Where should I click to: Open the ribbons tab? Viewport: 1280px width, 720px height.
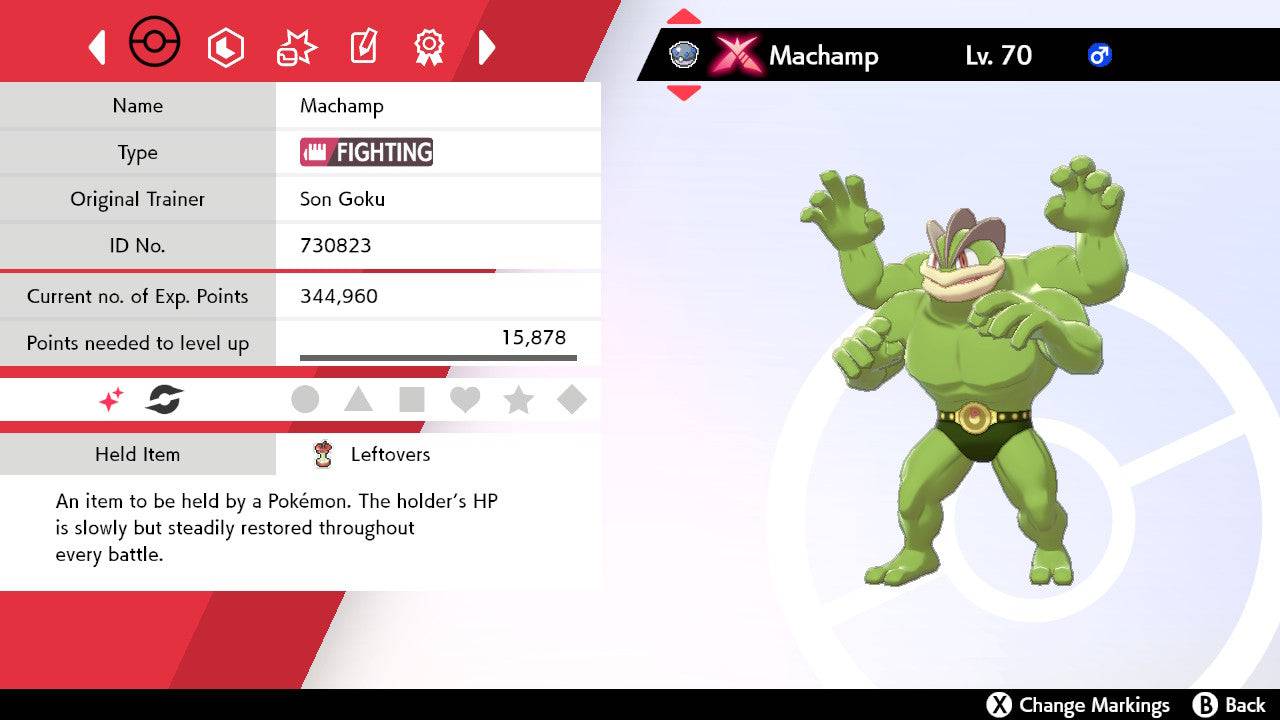[429, 46]
